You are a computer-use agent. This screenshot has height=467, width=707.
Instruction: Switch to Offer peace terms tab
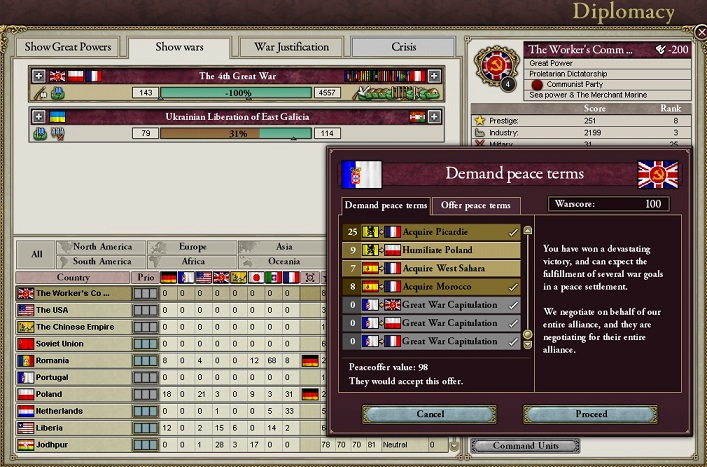(x=475, y=206)
